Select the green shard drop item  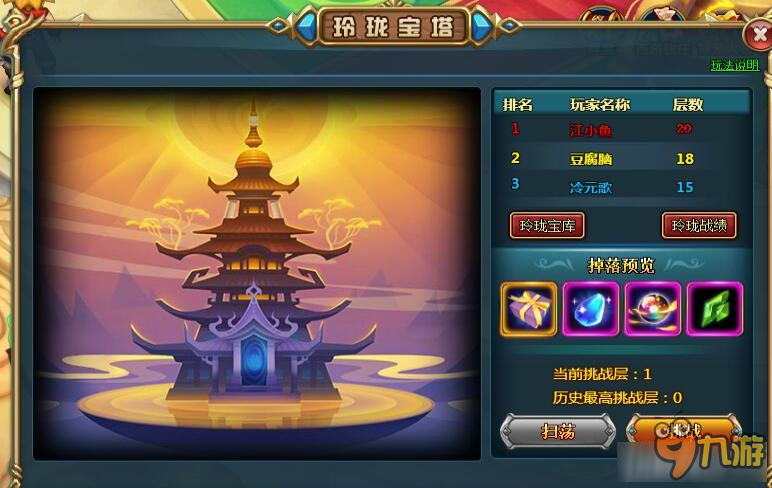point(713,308)
